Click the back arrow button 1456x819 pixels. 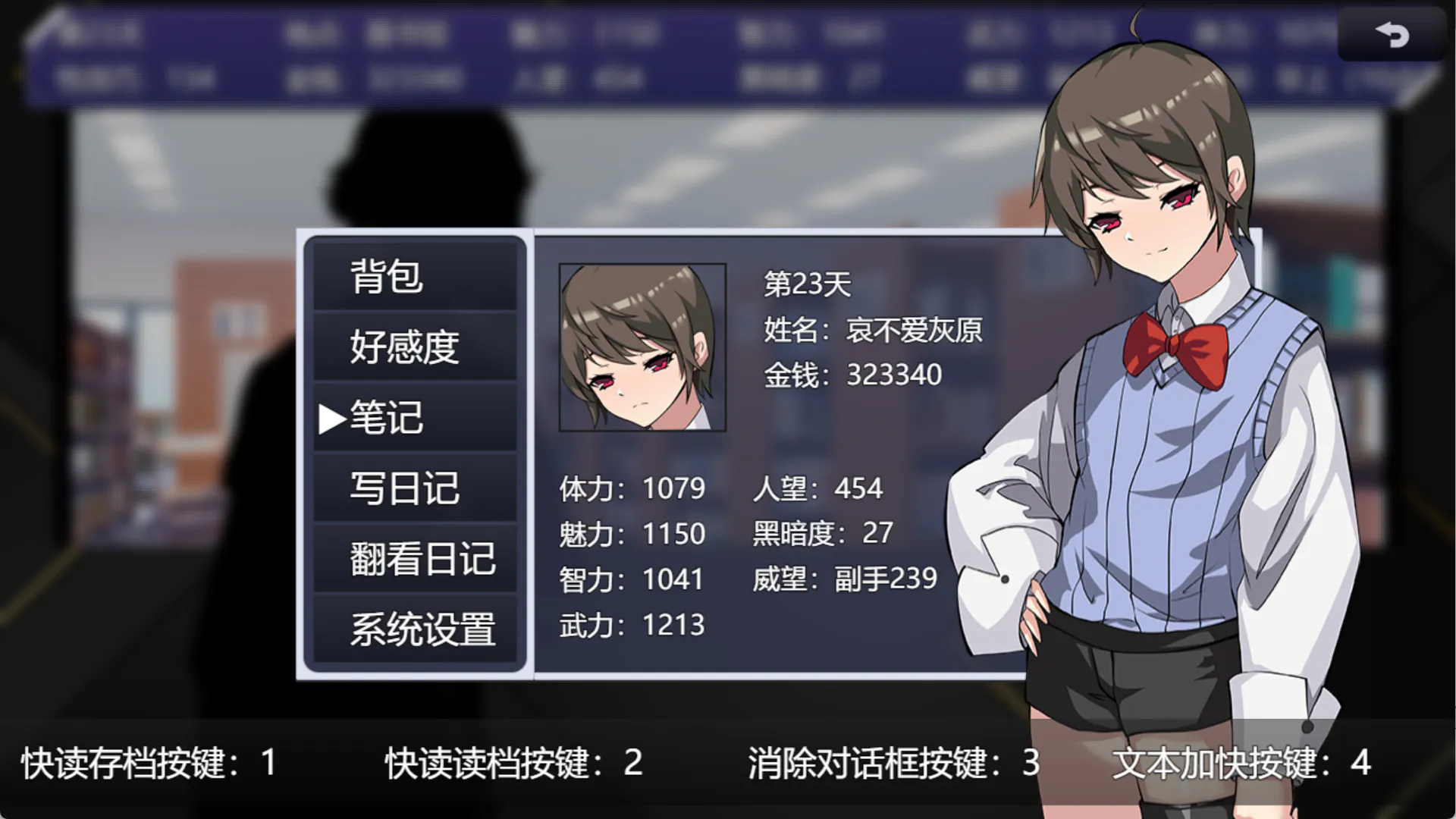(x=1392, y=35)
